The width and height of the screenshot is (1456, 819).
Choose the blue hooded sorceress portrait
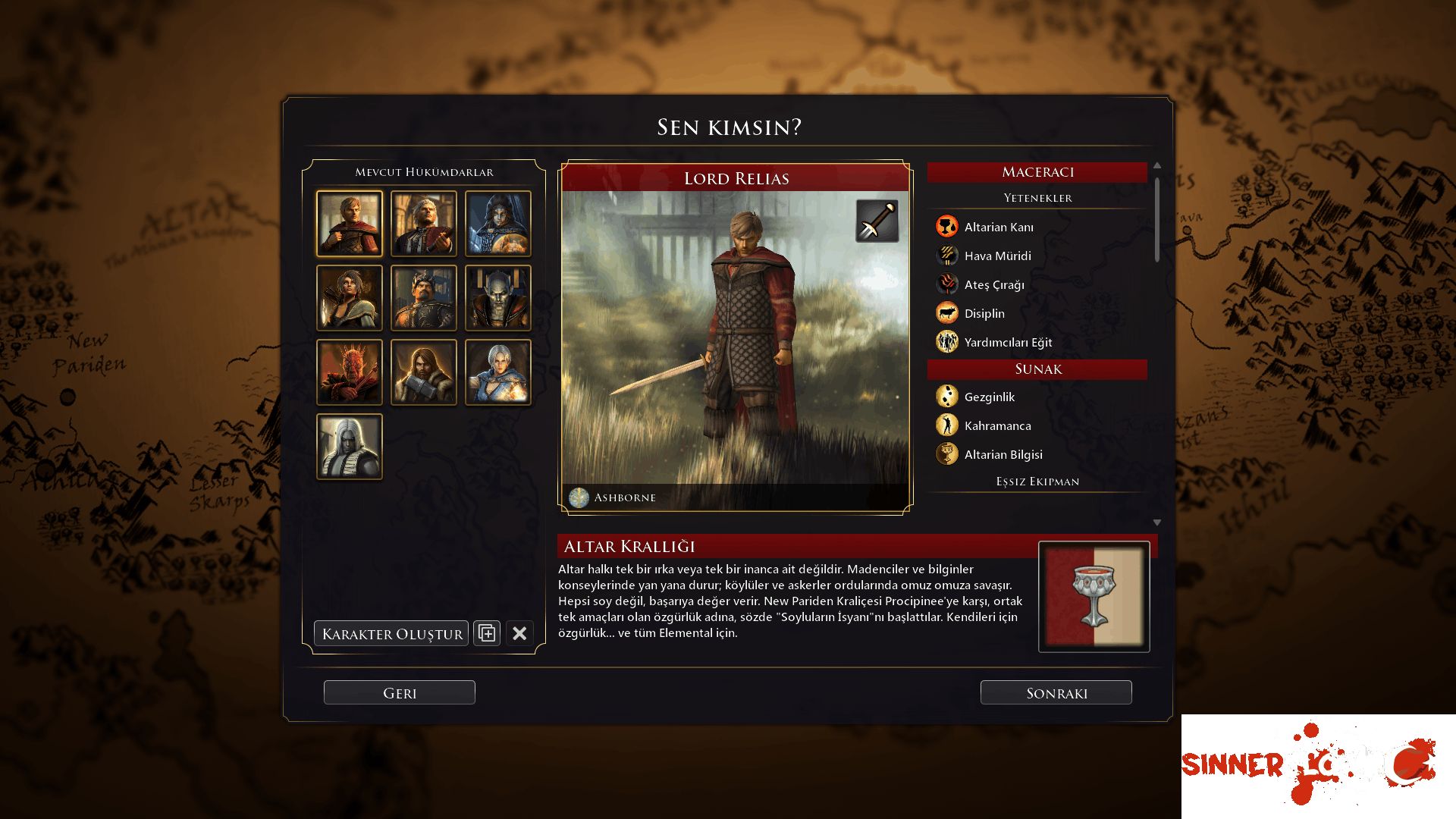[498, 224]
